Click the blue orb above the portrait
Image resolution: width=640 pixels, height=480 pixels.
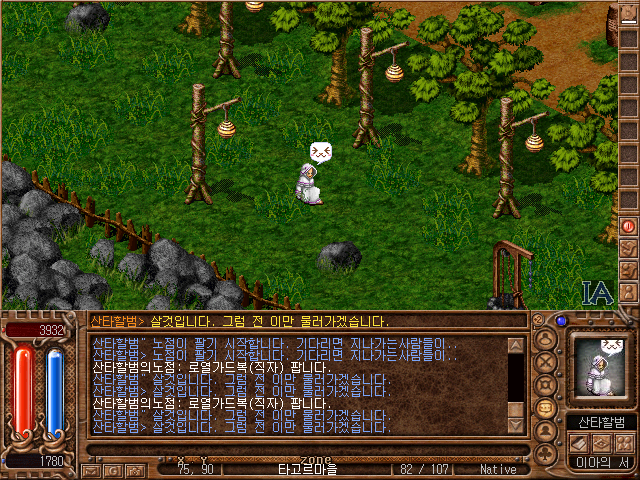coord(561,321)
